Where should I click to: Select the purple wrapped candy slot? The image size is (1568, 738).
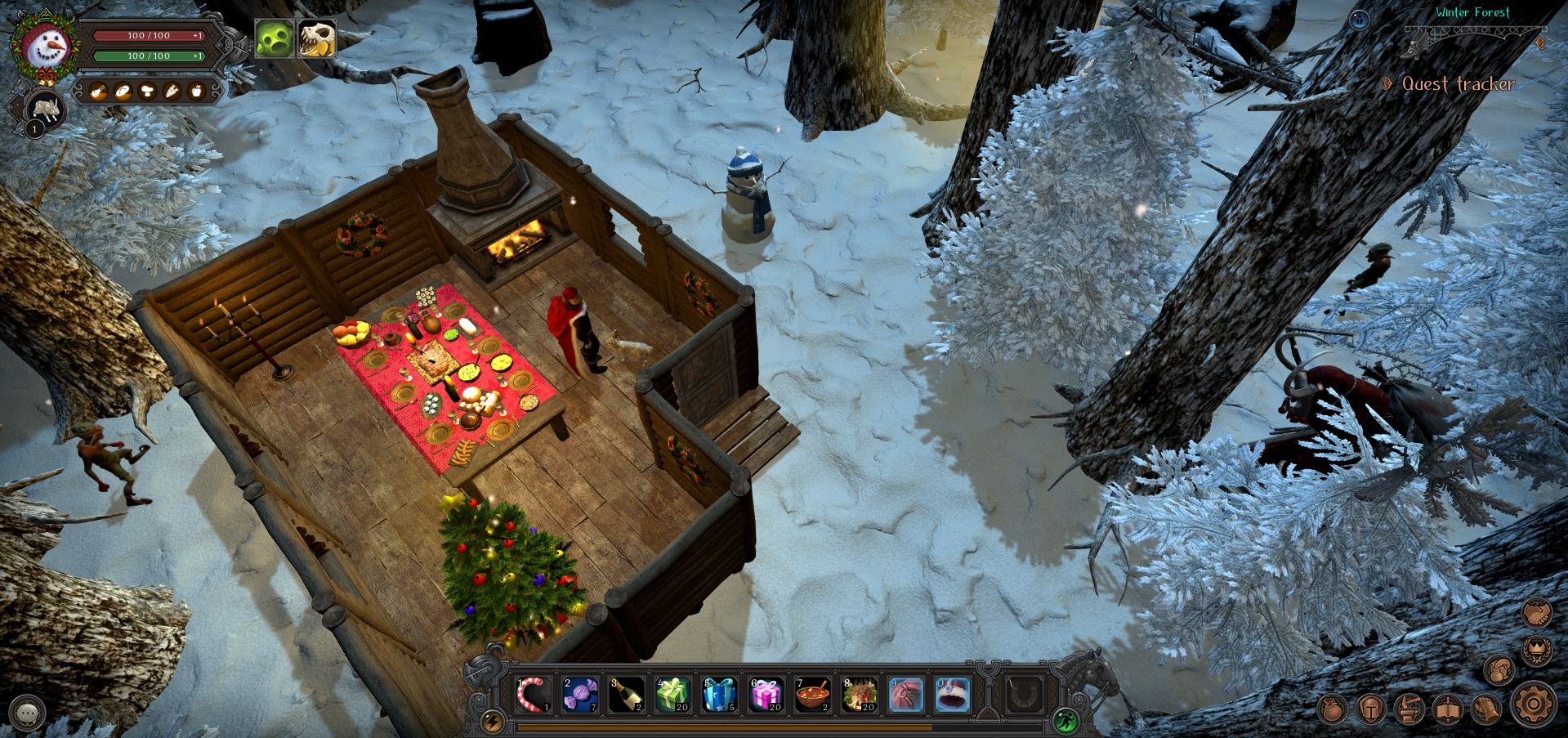click(580, 695)
